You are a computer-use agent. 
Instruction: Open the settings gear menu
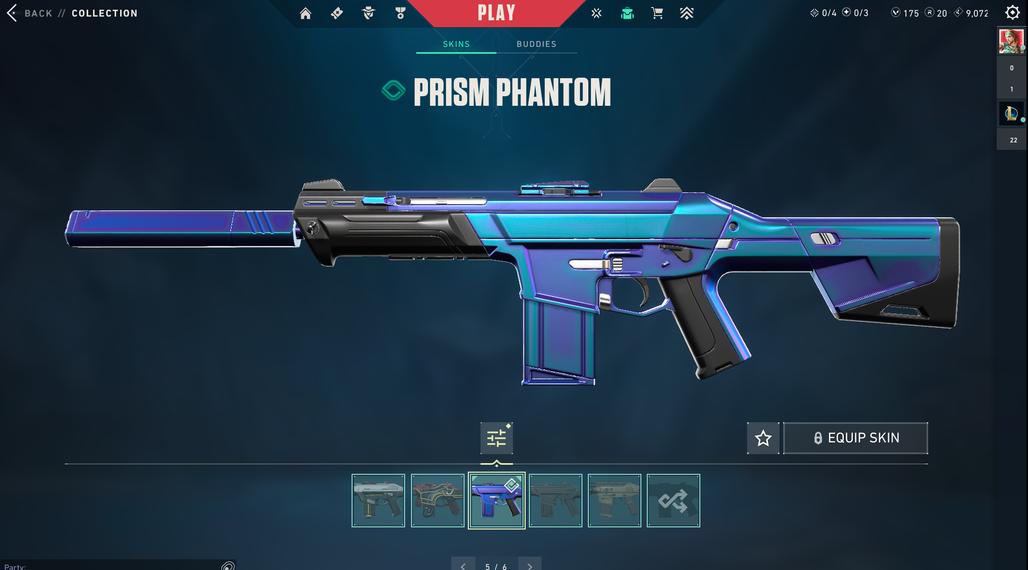[x=1012, y=13]
